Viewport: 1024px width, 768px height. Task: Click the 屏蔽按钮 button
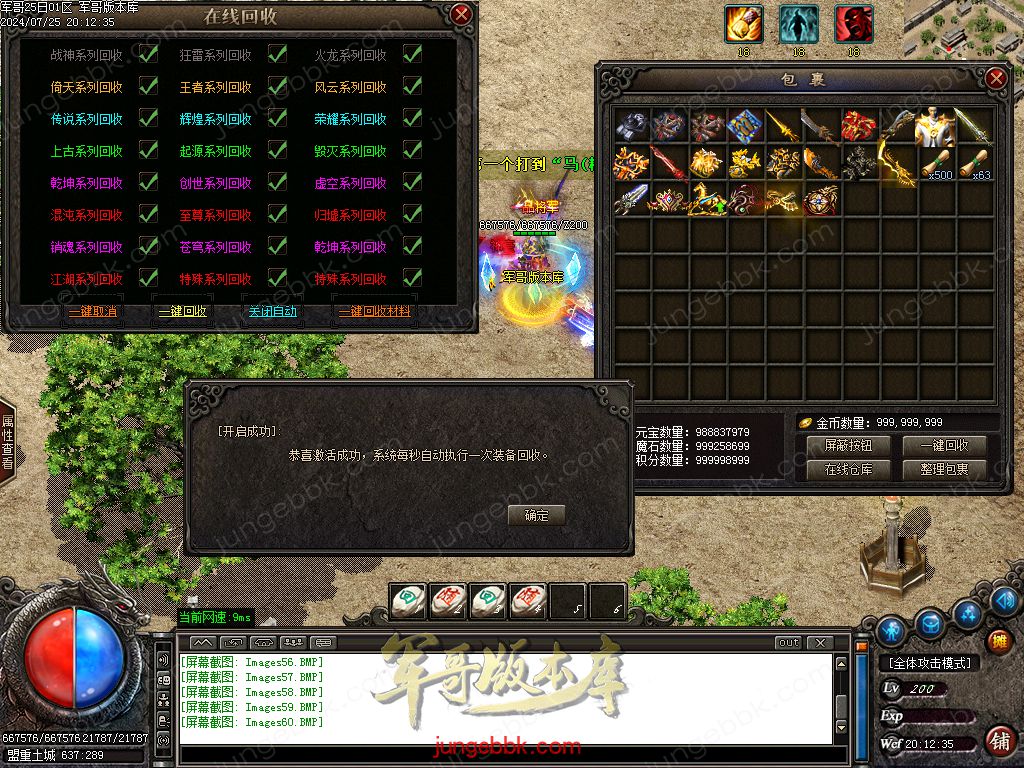click(x=848, y=445)
